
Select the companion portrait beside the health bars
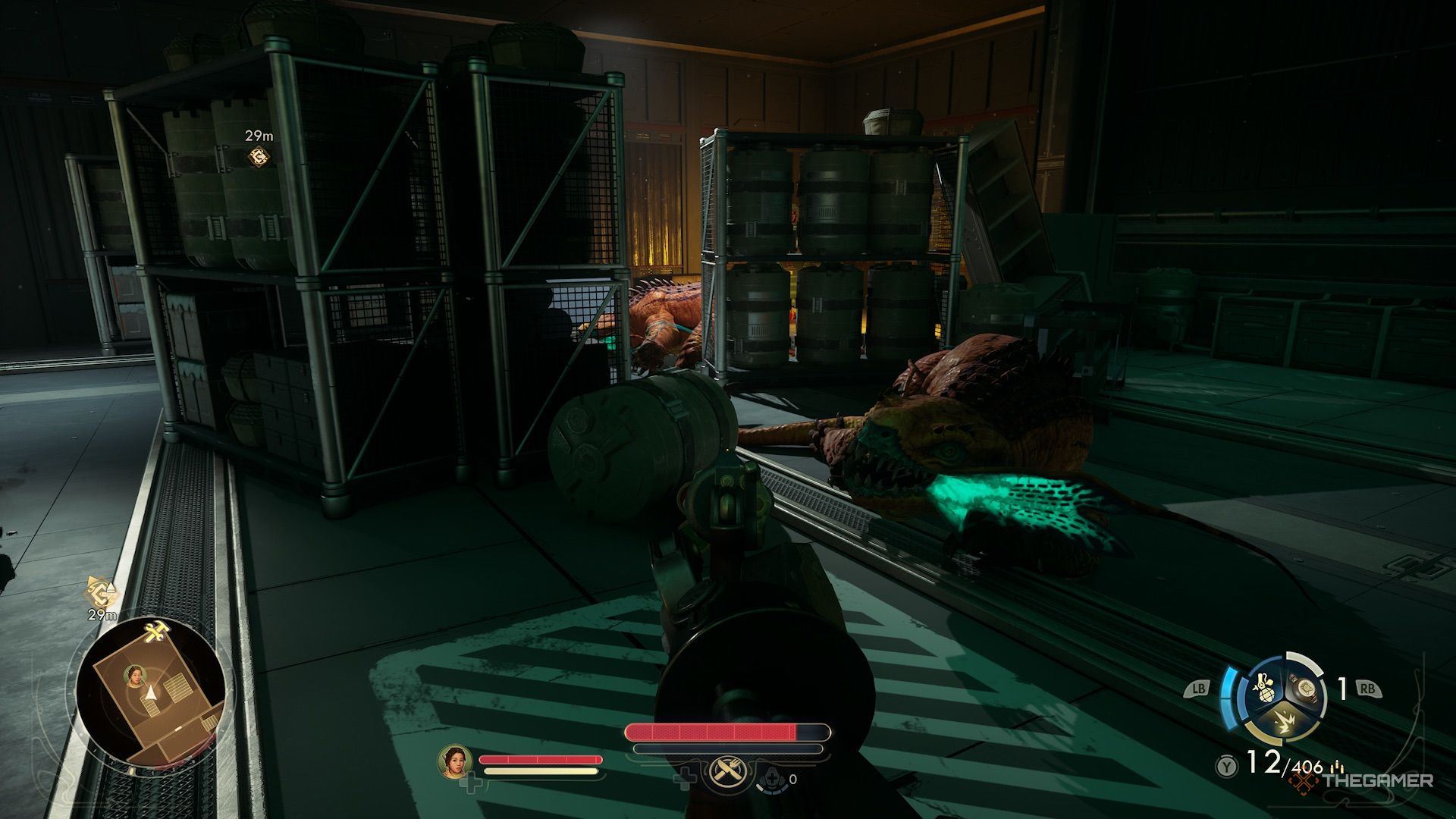(454, 761)
